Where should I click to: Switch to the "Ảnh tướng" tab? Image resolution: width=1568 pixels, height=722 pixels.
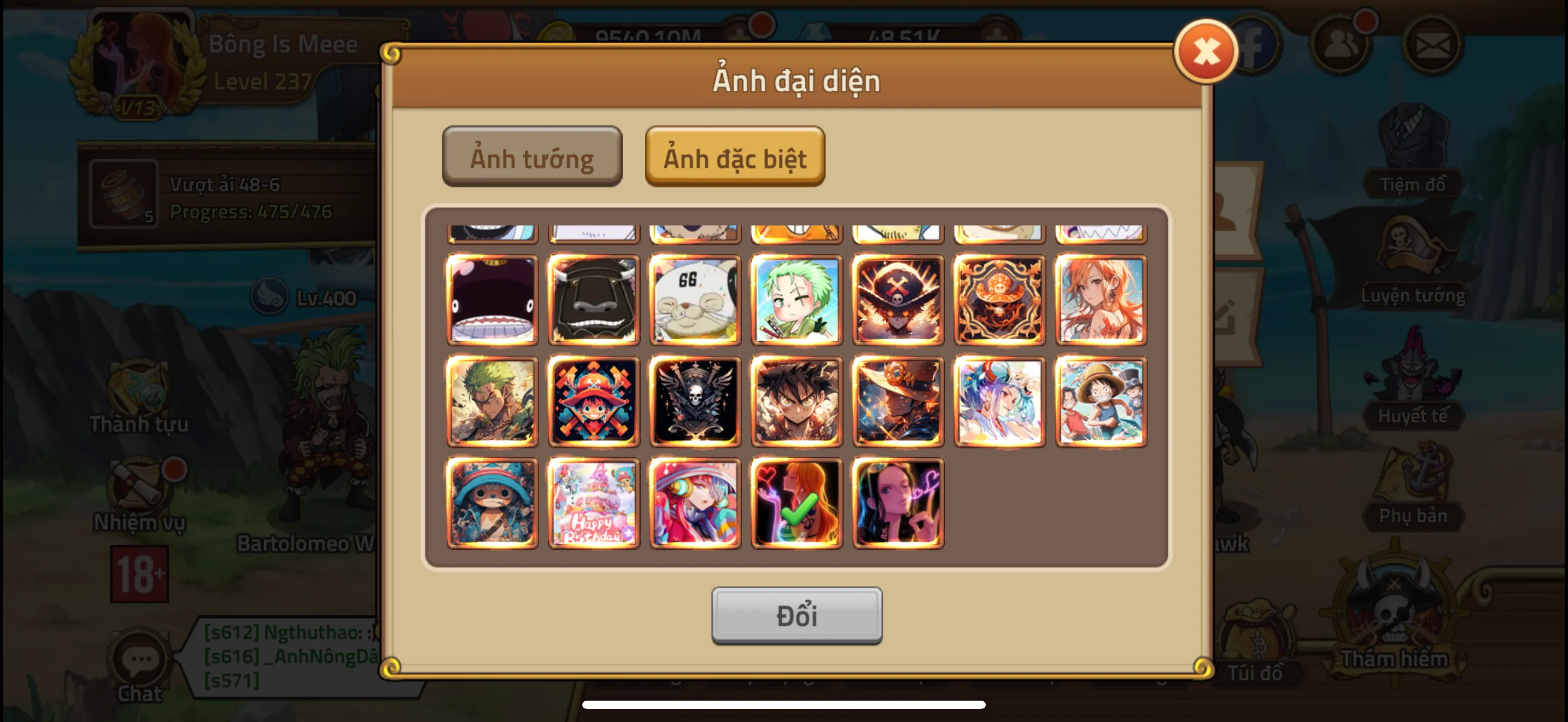[531, 156]
